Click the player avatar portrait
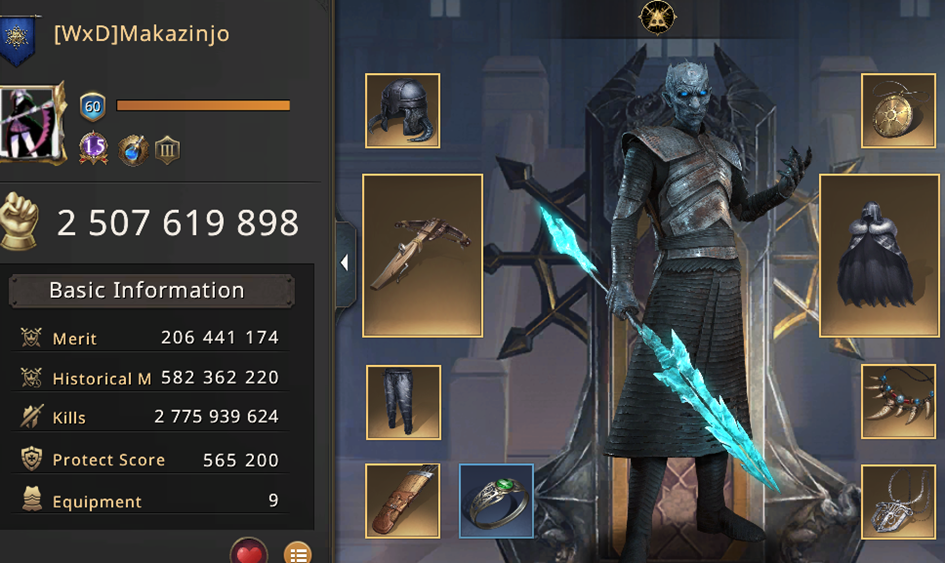 click(x=32, y=124)
